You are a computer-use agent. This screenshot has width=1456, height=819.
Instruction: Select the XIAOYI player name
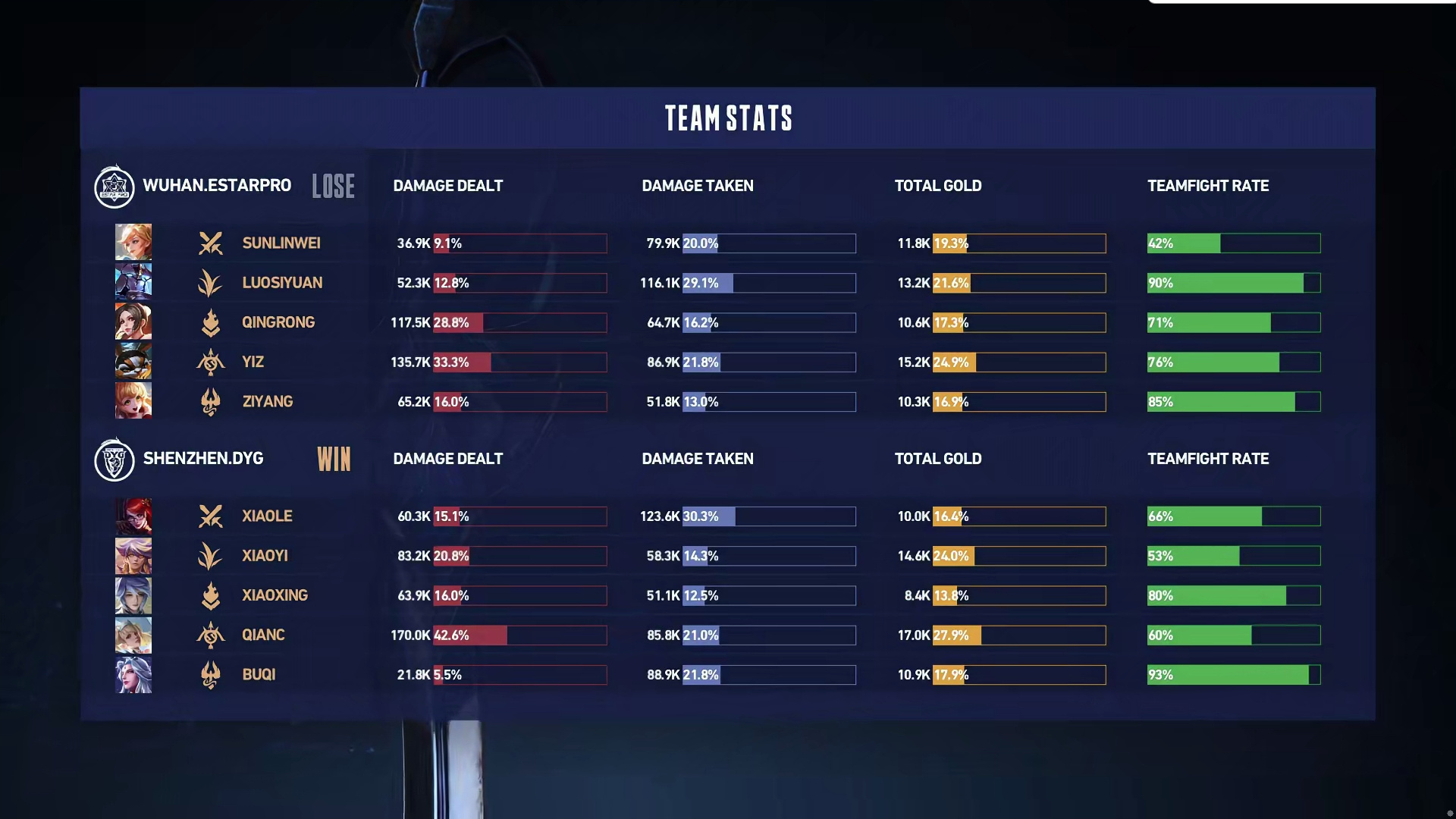pyautogui.click(x=265, y=556)
